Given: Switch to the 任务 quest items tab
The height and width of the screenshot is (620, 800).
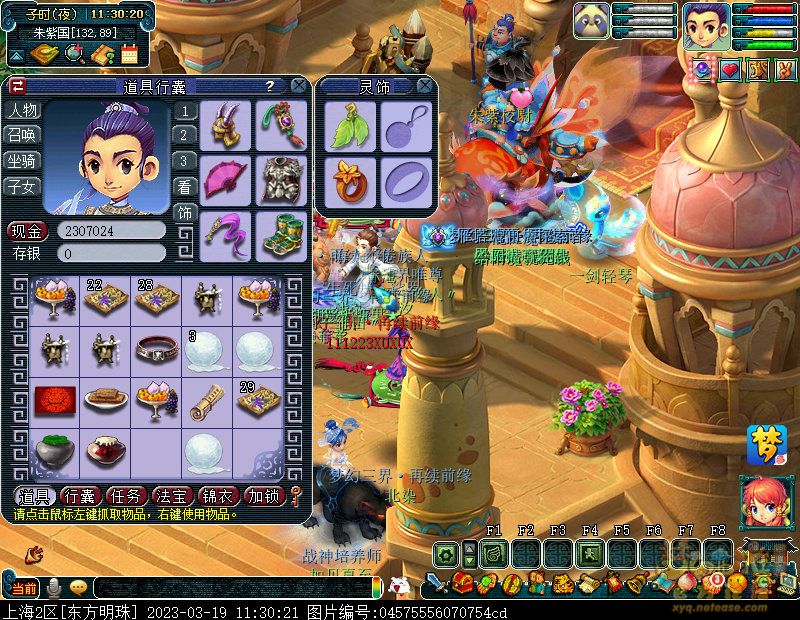Looking at the screenshot, I should pos(125,496).
